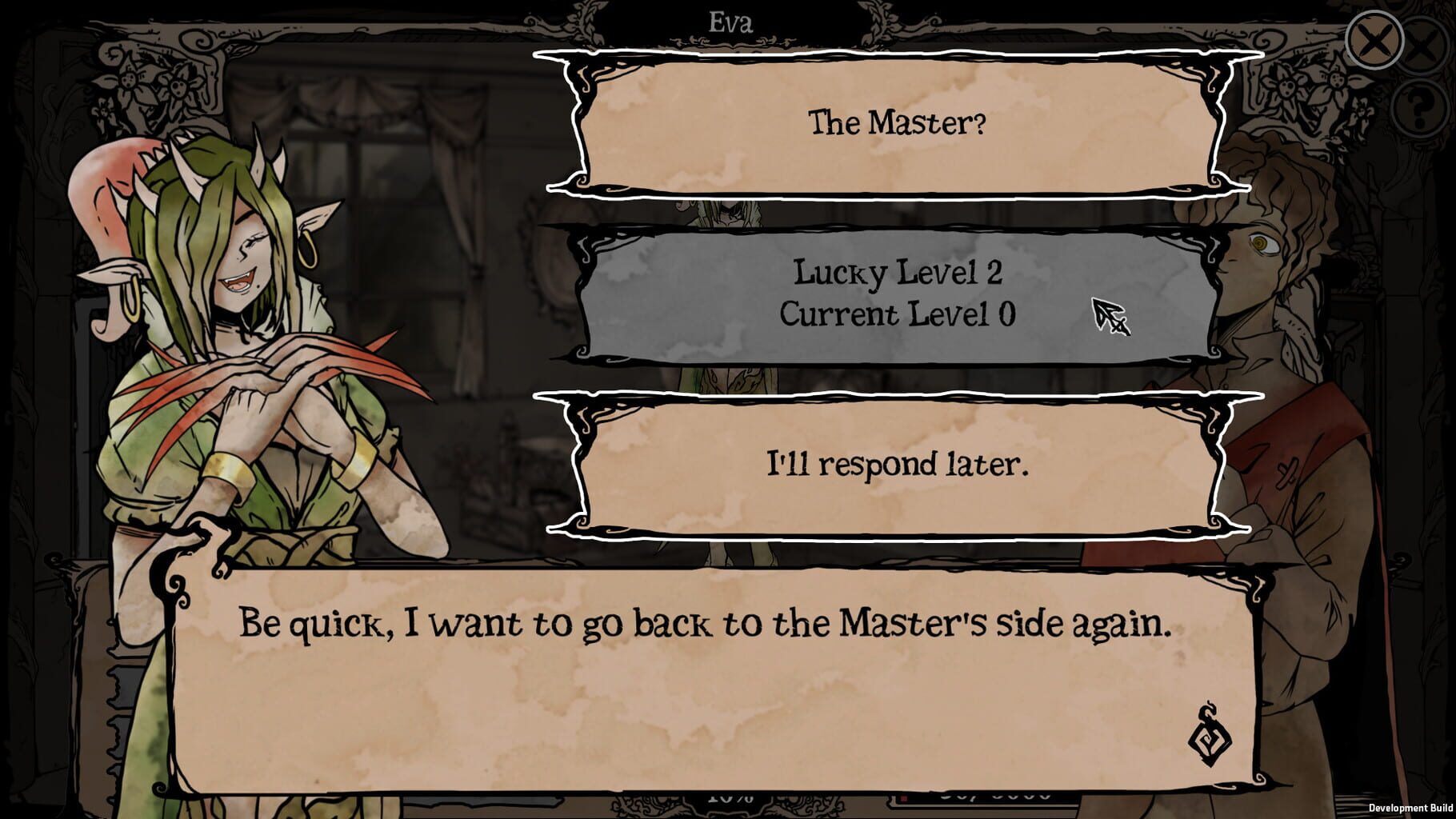Click the dimmed X icon below the close button
Viewport: 1456px width, 819px height.
pos(1421,44)
